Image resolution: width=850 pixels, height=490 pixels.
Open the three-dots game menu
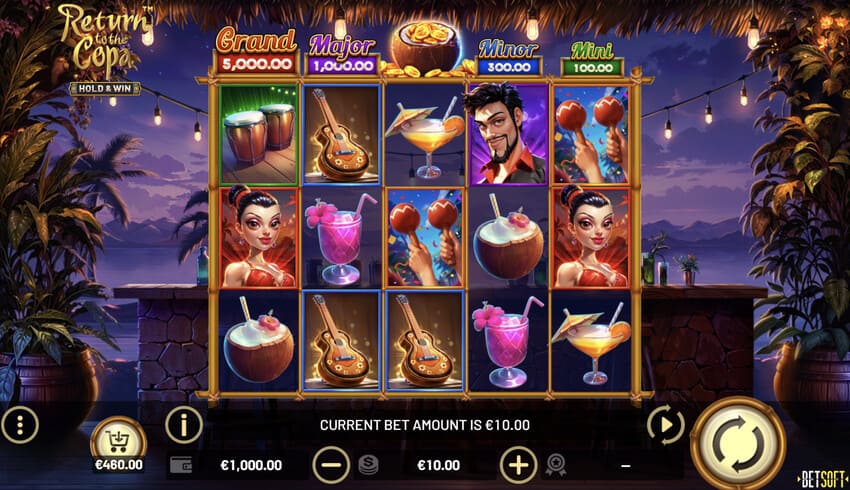pos(20,425)
